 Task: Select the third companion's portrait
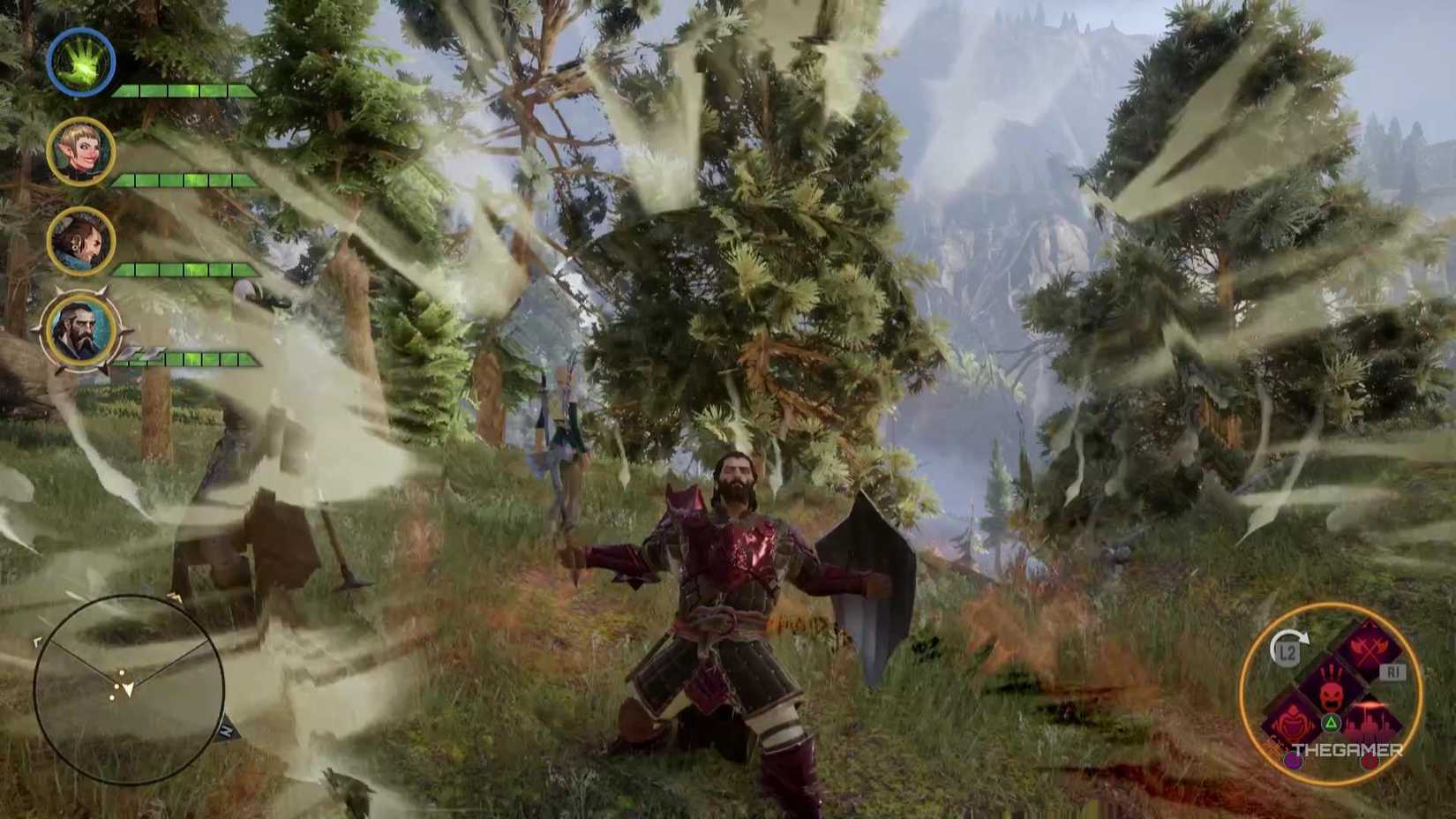tap(80, 239)
